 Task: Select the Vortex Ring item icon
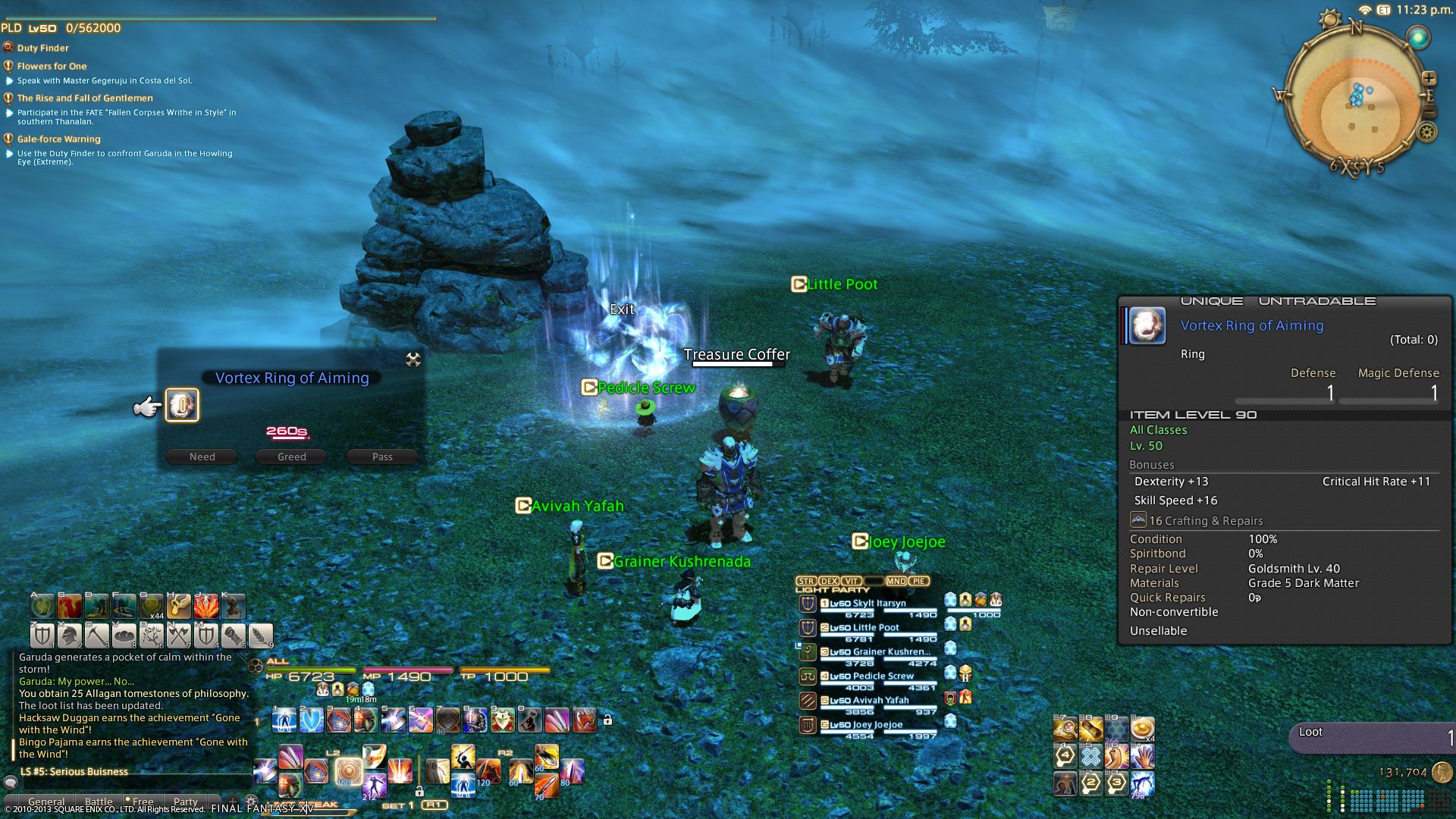(x=182, y=405)
